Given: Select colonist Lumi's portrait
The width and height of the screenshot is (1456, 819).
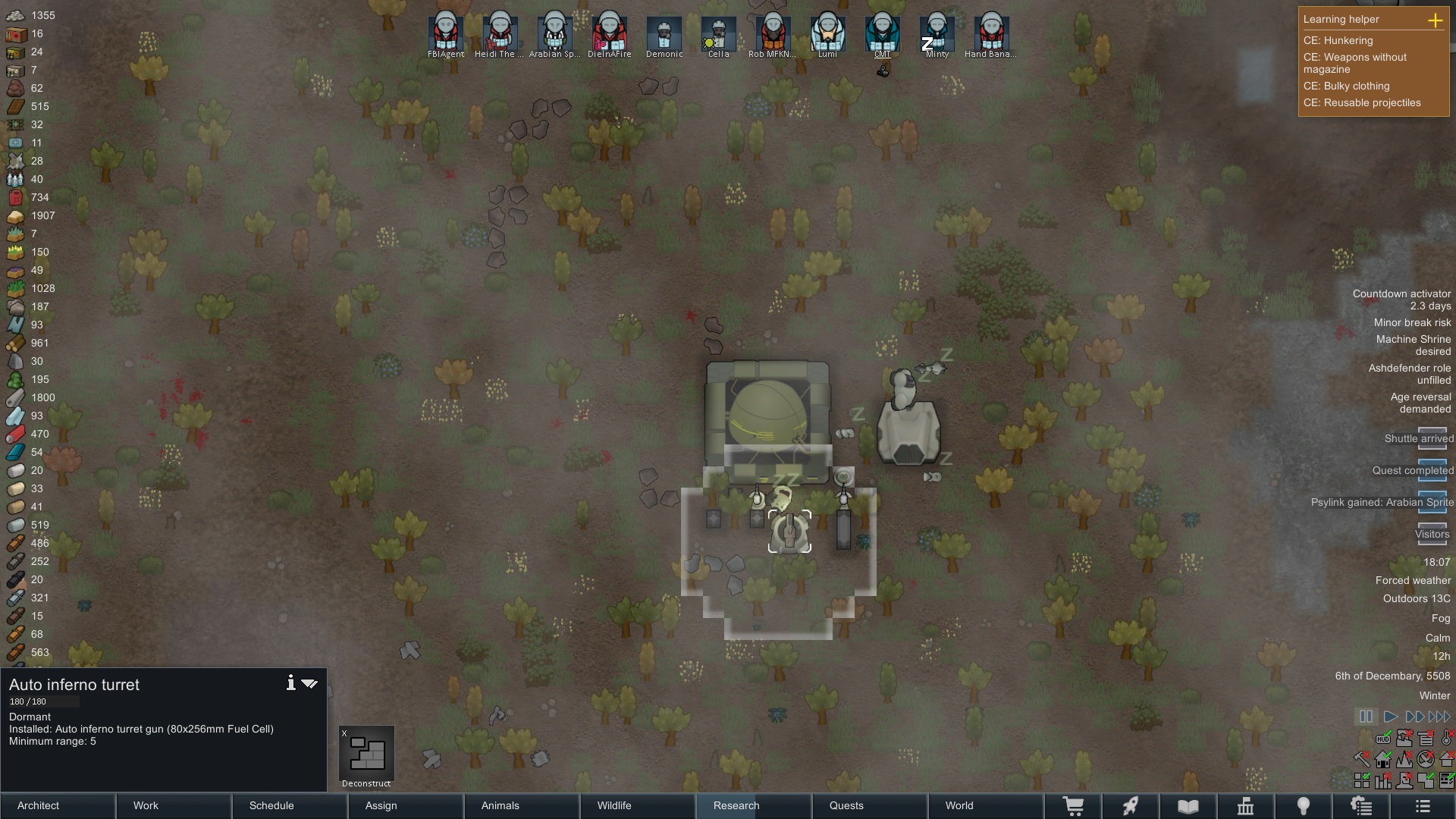Looking at the screenshot, I should (x=827, y=33).
